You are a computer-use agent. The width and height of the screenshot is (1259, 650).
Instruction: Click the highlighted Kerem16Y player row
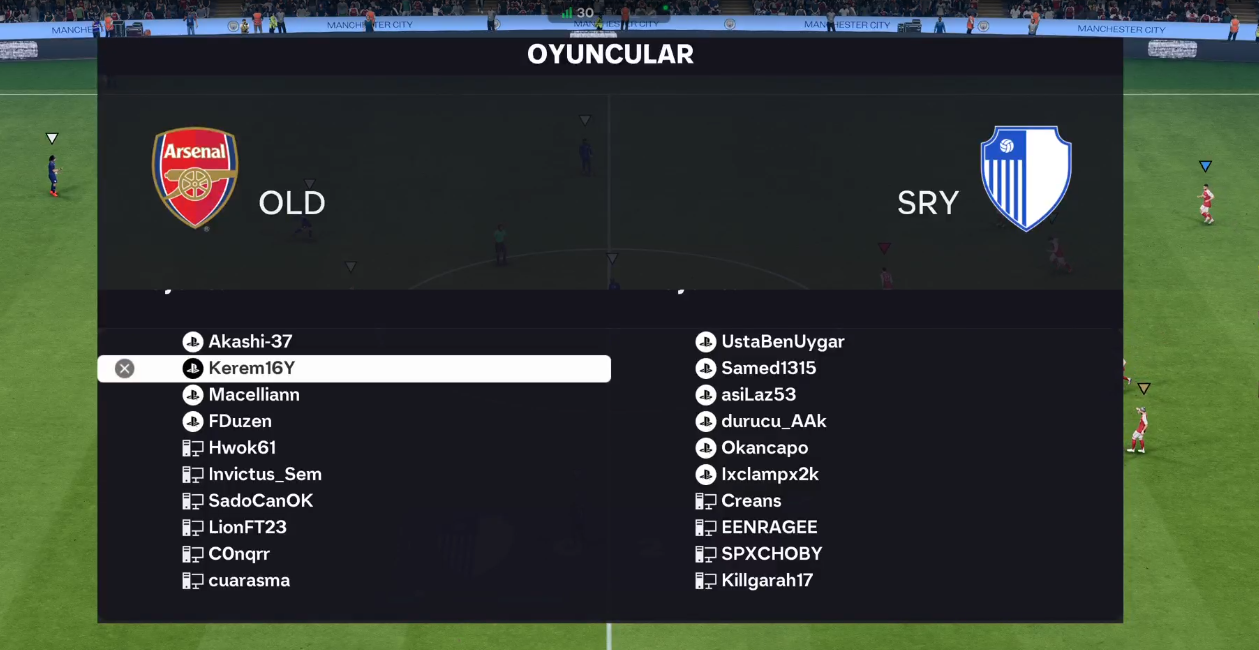[x=353, y=369]
